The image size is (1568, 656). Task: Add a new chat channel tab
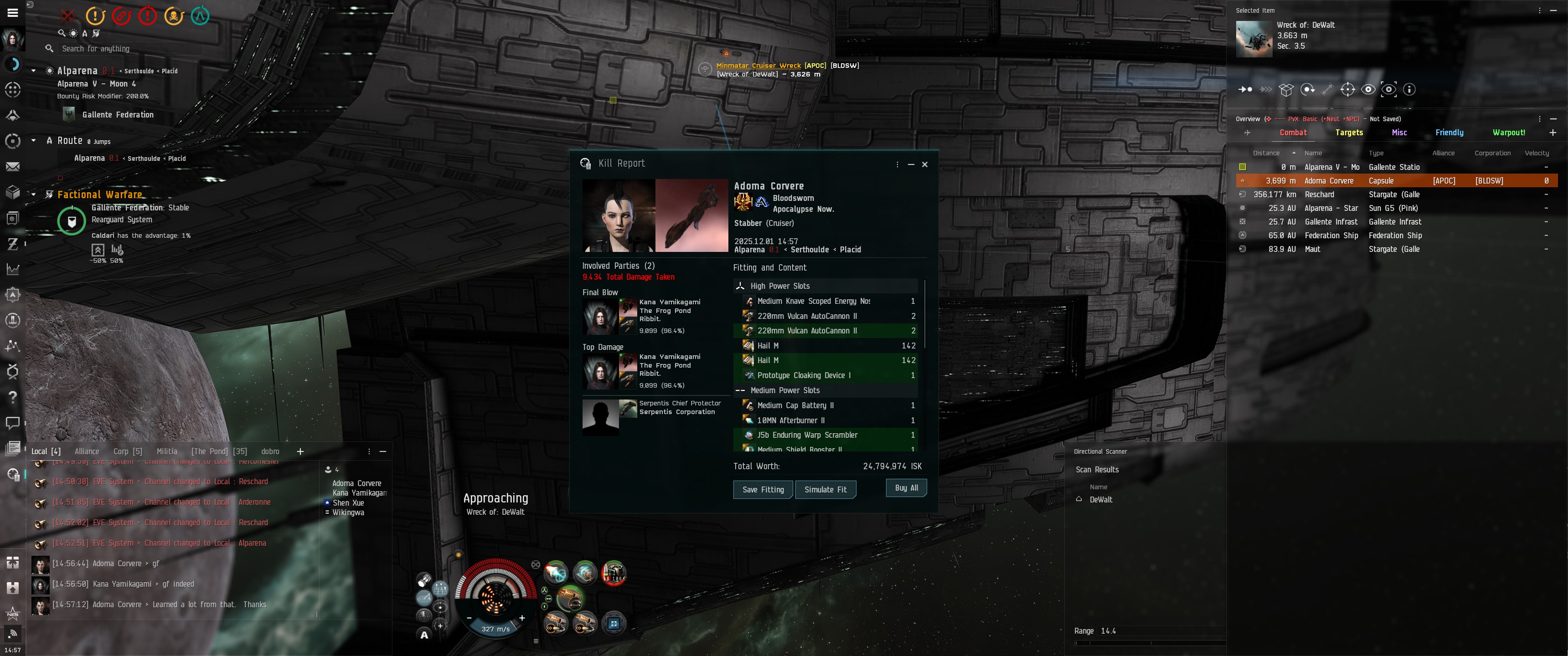click(300, 451)
